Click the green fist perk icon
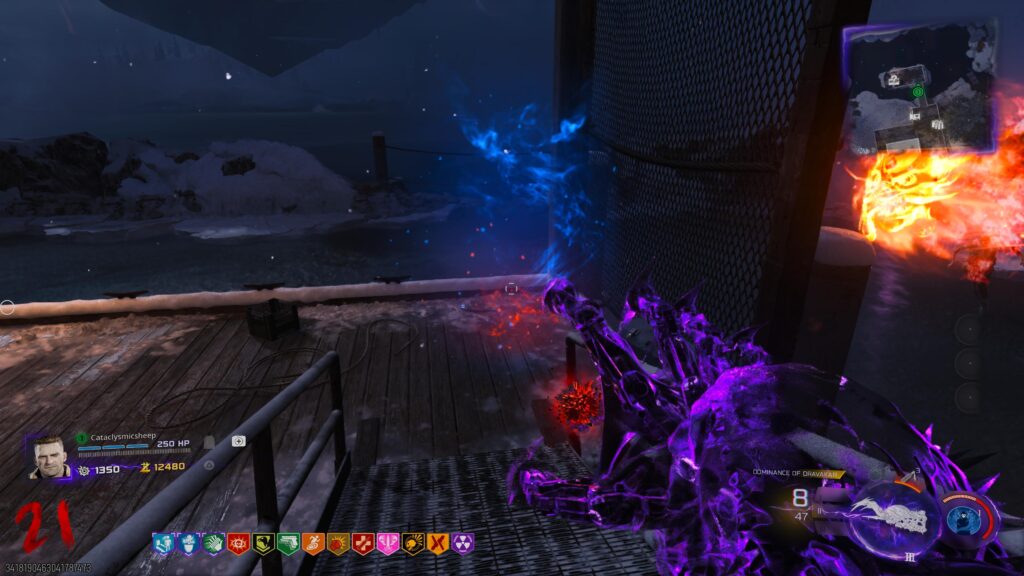The width and height of the screenshot is (1024, 576). pos(212,543)
